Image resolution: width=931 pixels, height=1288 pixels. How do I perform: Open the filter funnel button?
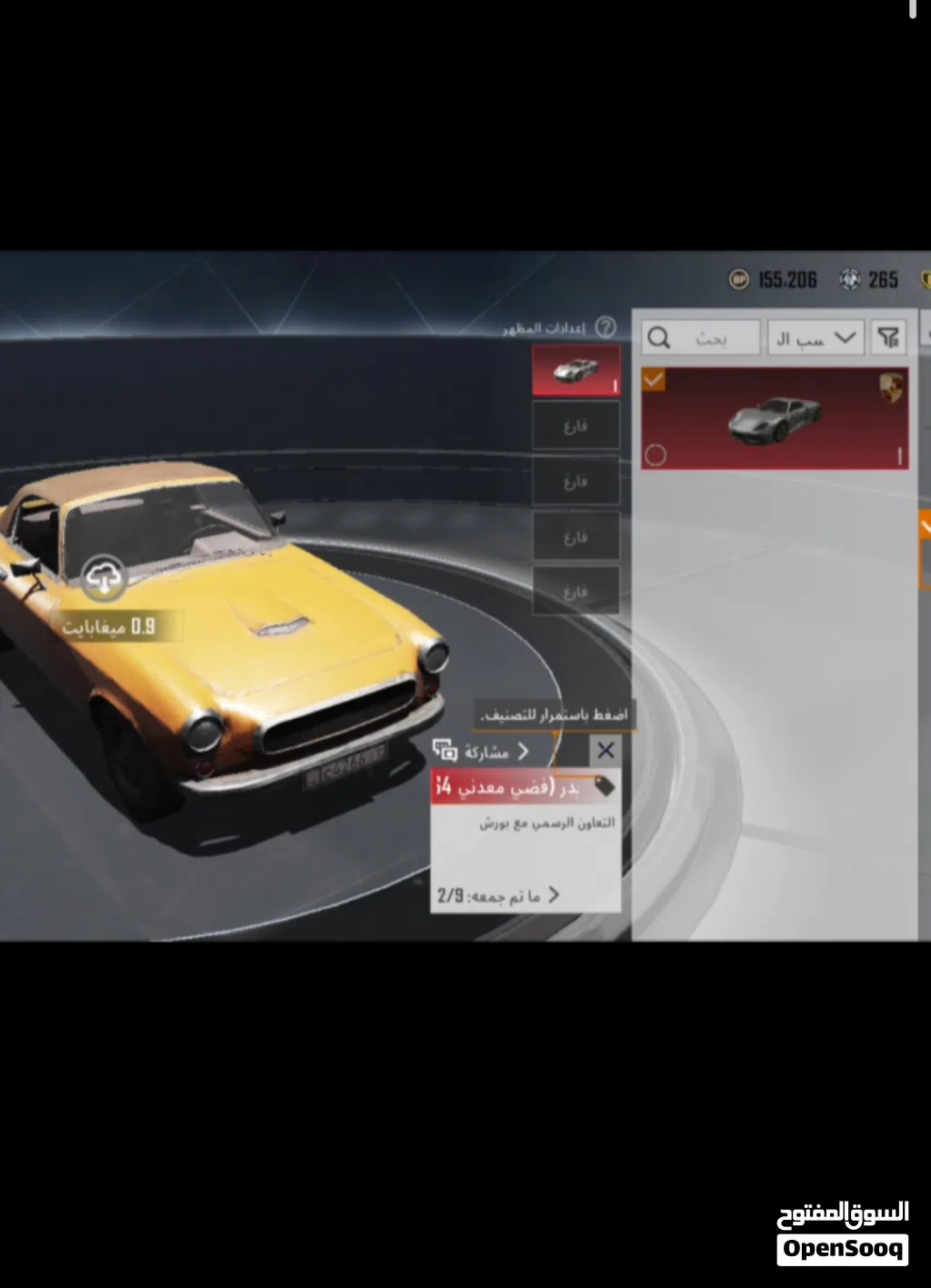click(x=888, y=338)
